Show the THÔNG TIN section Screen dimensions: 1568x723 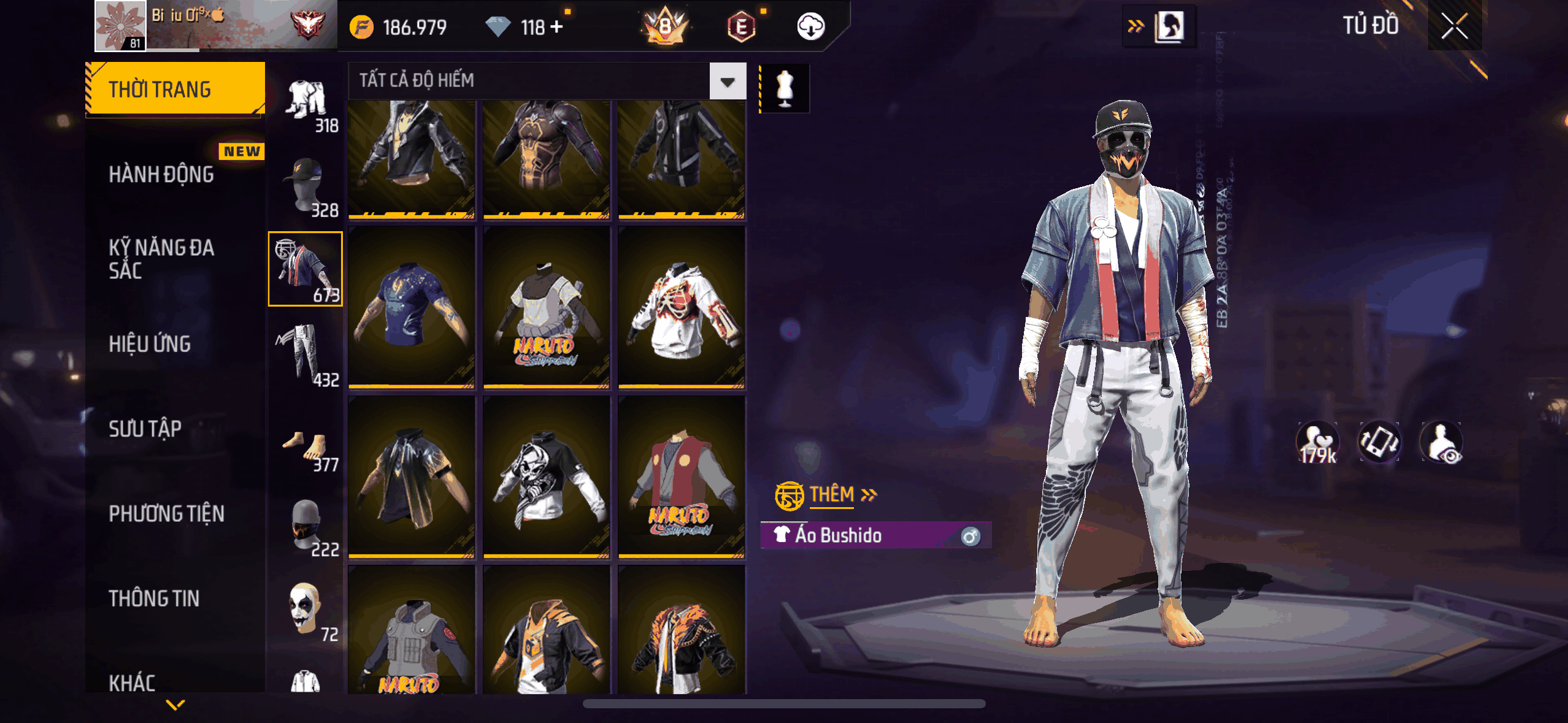[x=154, y=598]
